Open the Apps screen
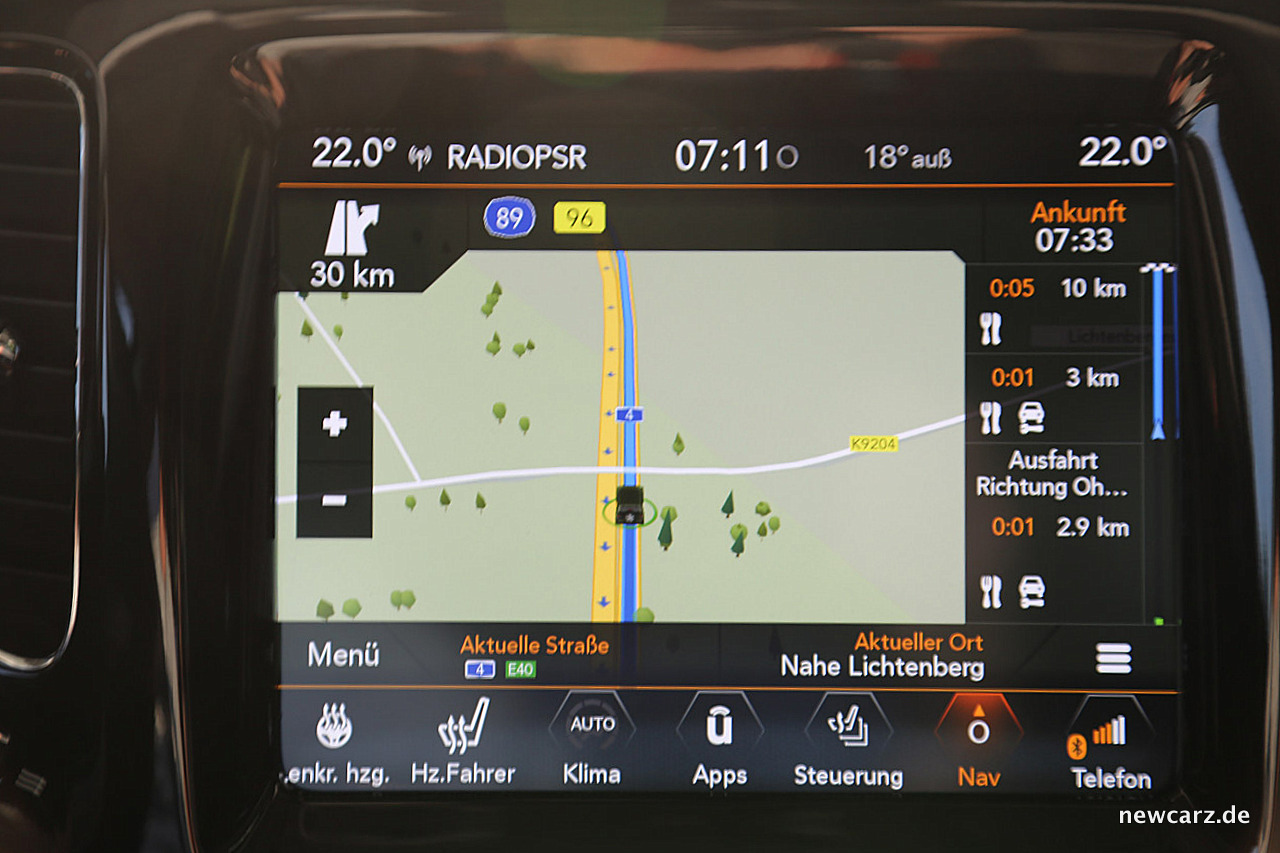The width and height of the screenshot is (1280, 853). 719,745
